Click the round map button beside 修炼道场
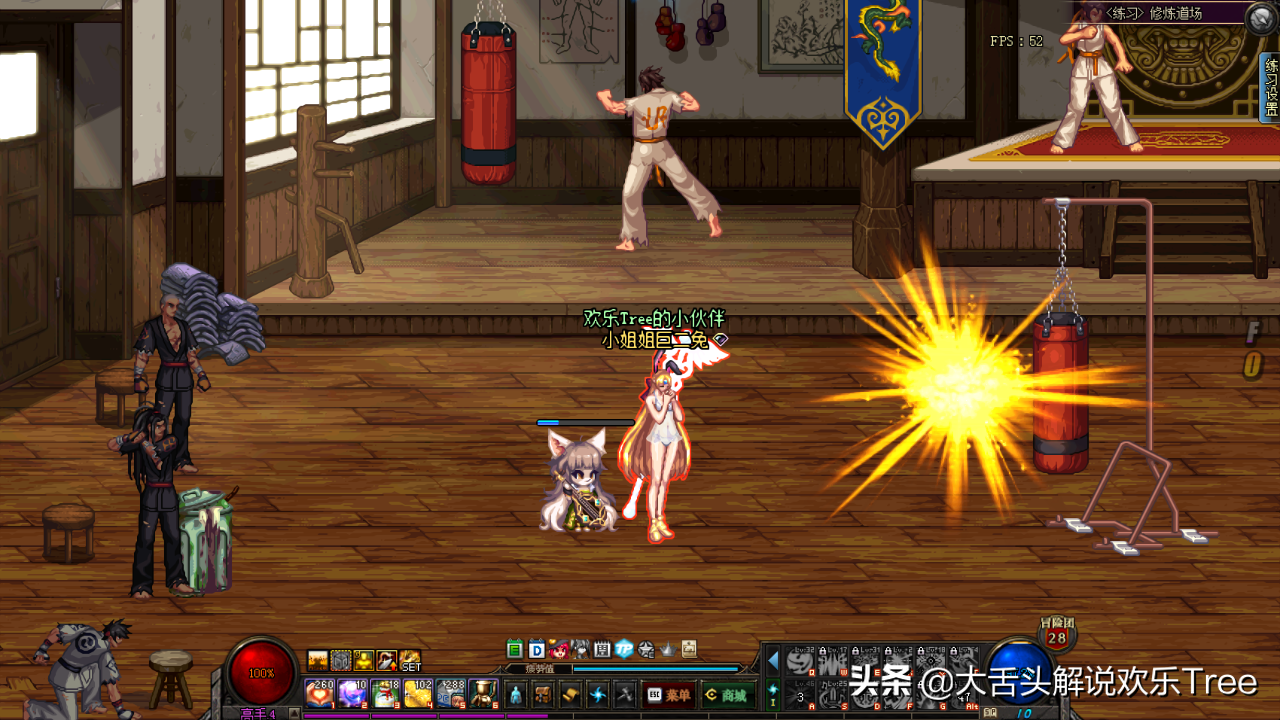The image size is (1280, 720). 1261,19
